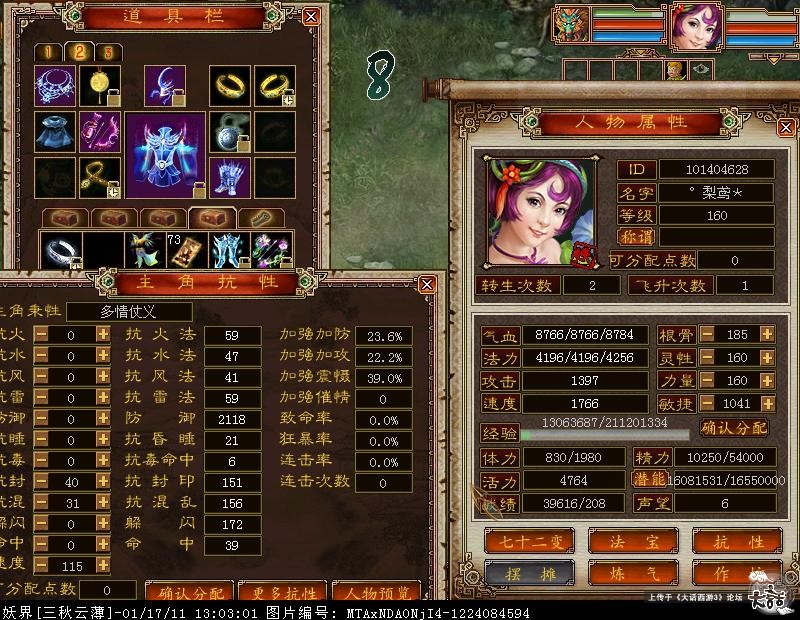800x620 pixels.
Task: Select the glowing blue armor in the center slot
Action: point(165,153)
